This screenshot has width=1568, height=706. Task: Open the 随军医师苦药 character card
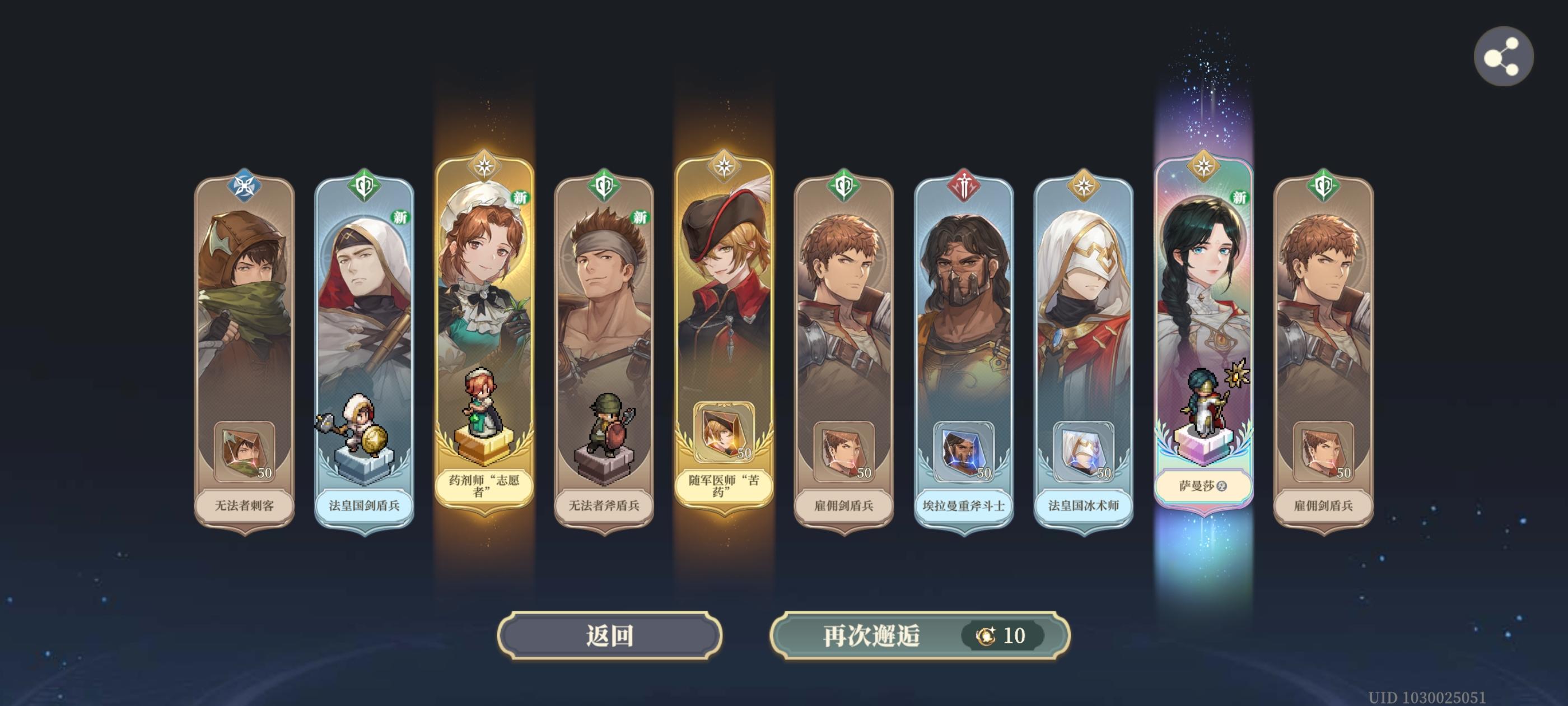tap(724, 335)
